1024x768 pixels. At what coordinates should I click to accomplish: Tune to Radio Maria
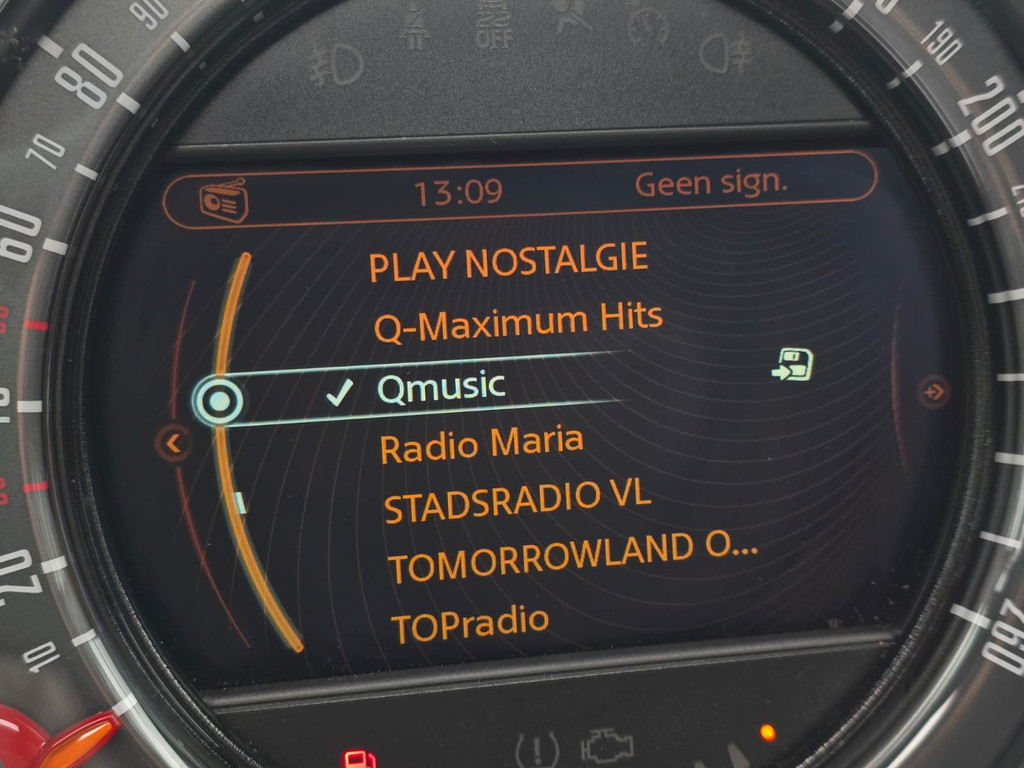pos(481,445)
